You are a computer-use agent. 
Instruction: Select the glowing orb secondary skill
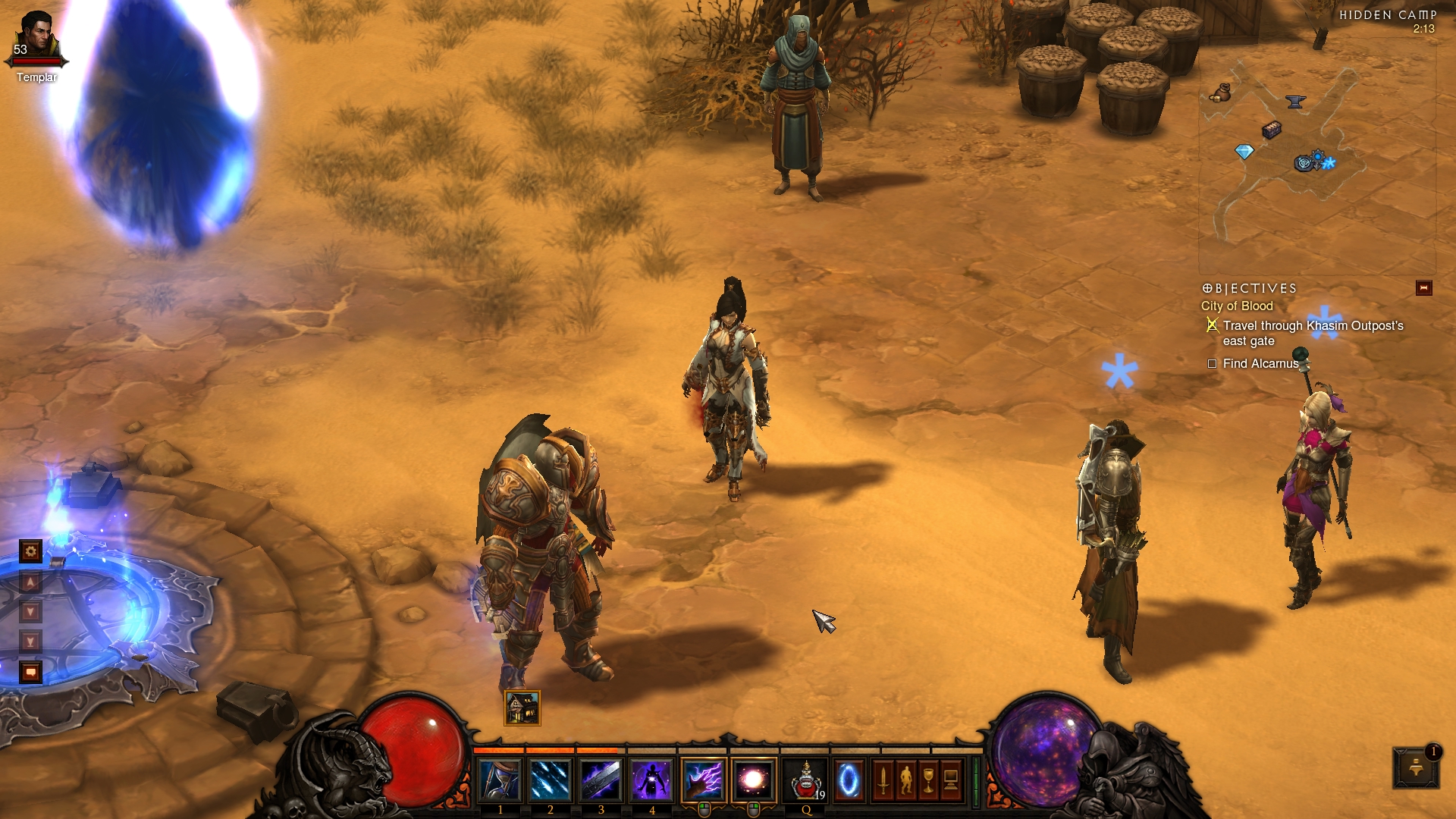point(754,780)
